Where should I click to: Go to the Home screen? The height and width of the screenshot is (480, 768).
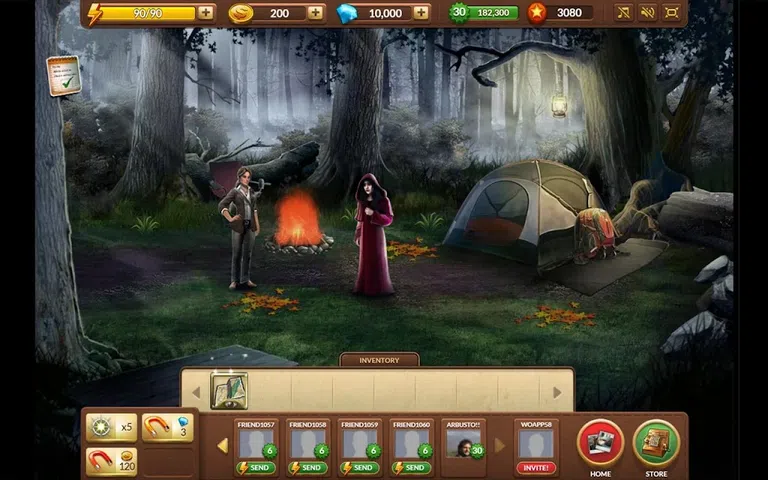coord(600,443)
